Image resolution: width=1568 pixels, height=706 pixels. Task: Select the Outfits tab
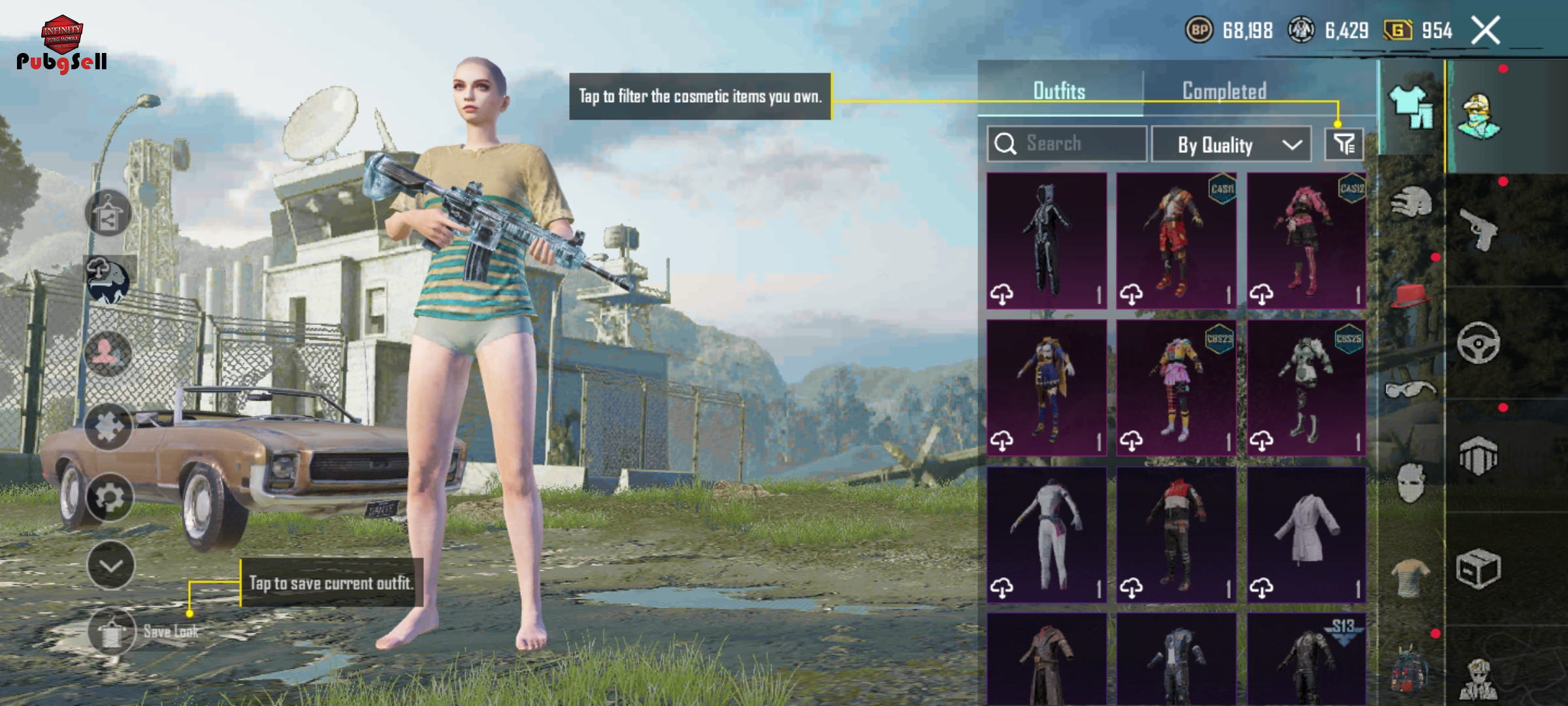coord(1059,91)
